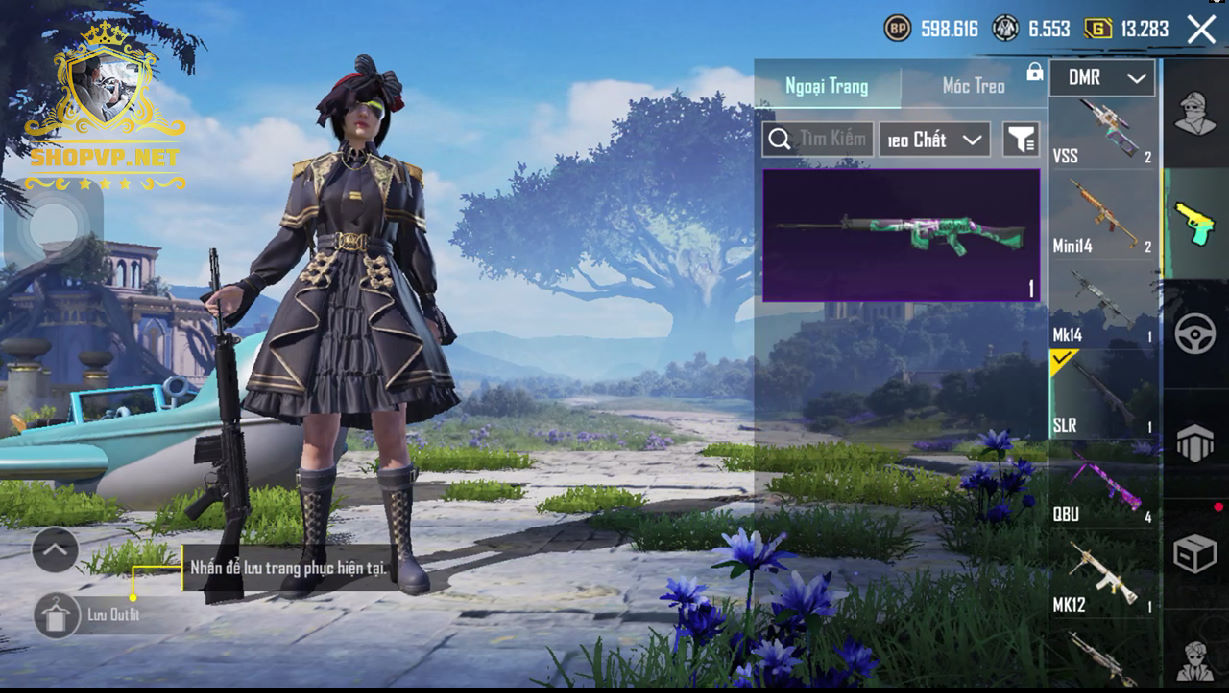
Task: Select the green SLR skin thumbnail
Action: [x=901, y=235]
